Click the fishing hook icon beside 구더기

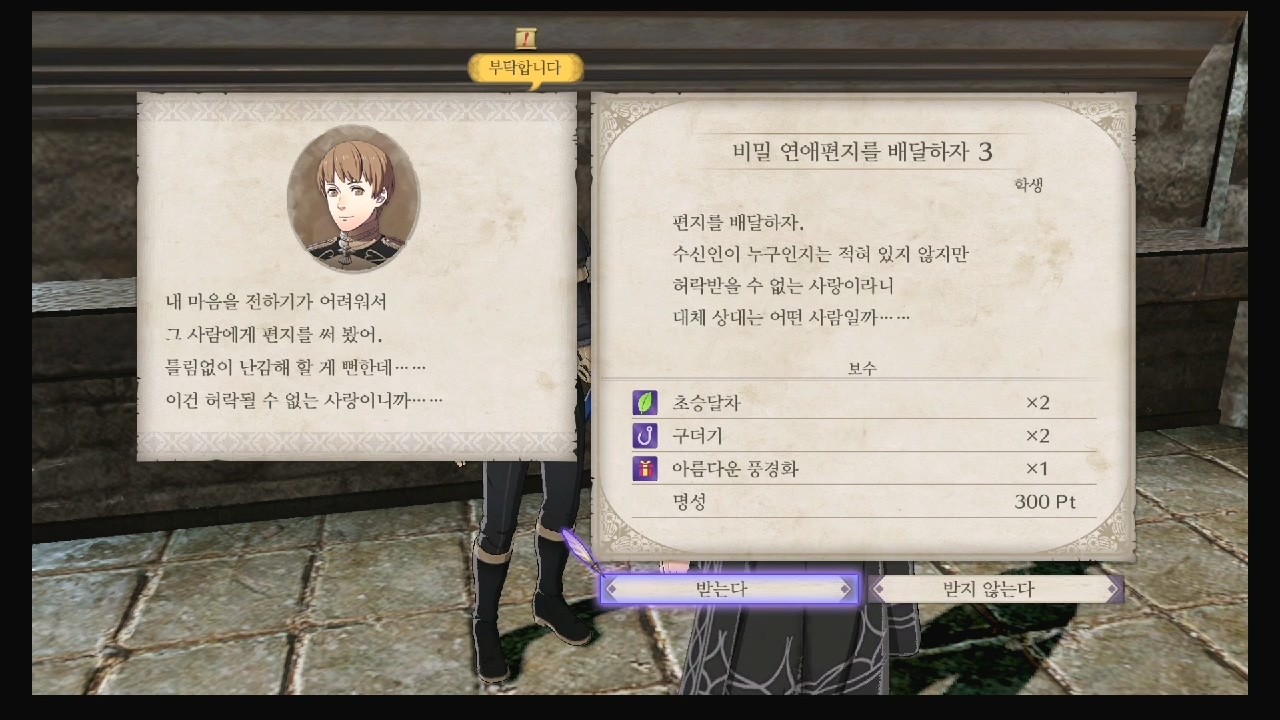644,435
